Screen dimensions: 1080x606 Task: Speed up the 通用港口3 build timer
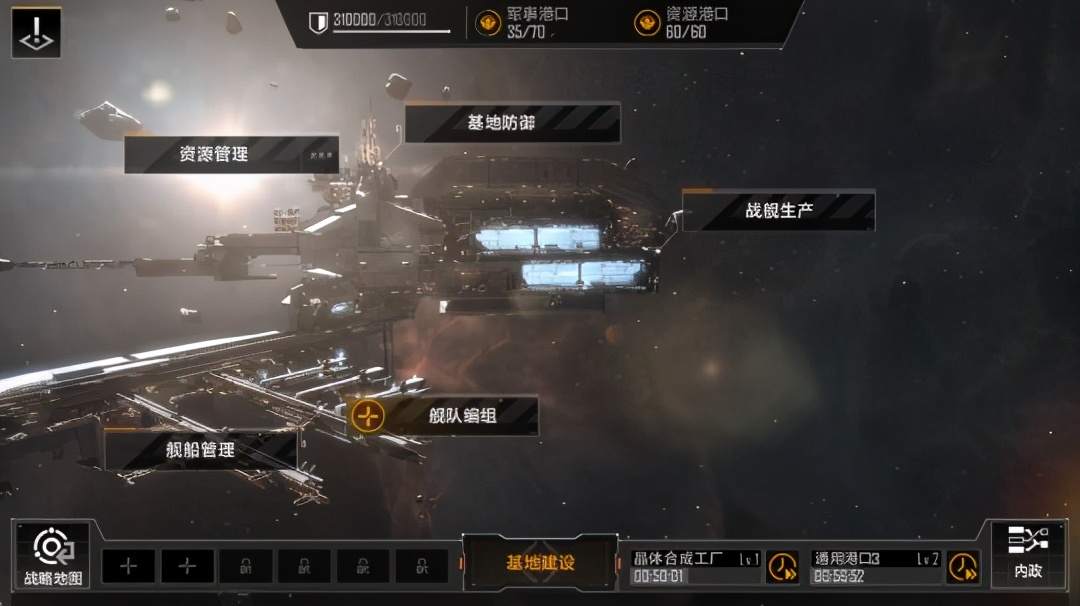[963, 567]
